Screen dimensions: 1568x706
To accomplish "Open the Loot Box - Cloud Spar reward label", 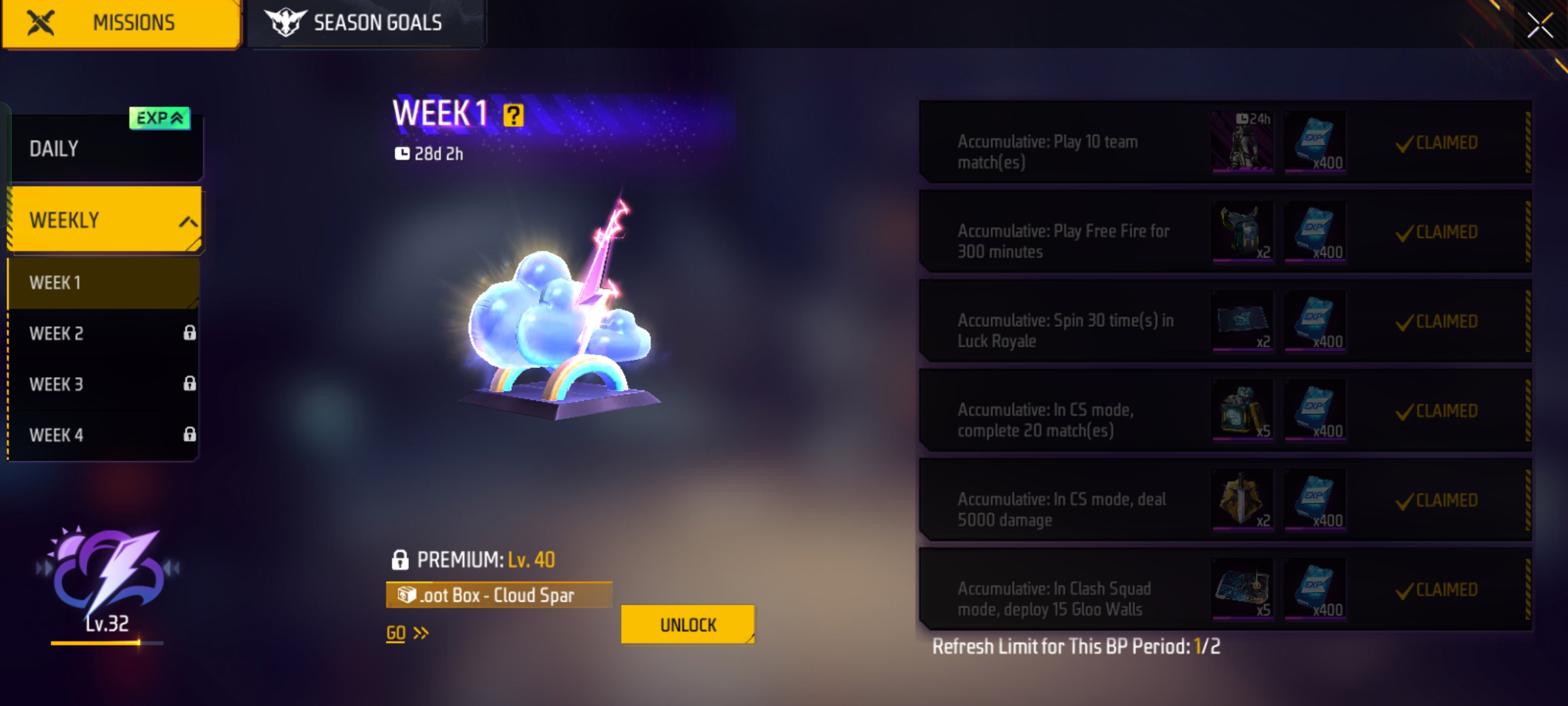I will 498,595.
